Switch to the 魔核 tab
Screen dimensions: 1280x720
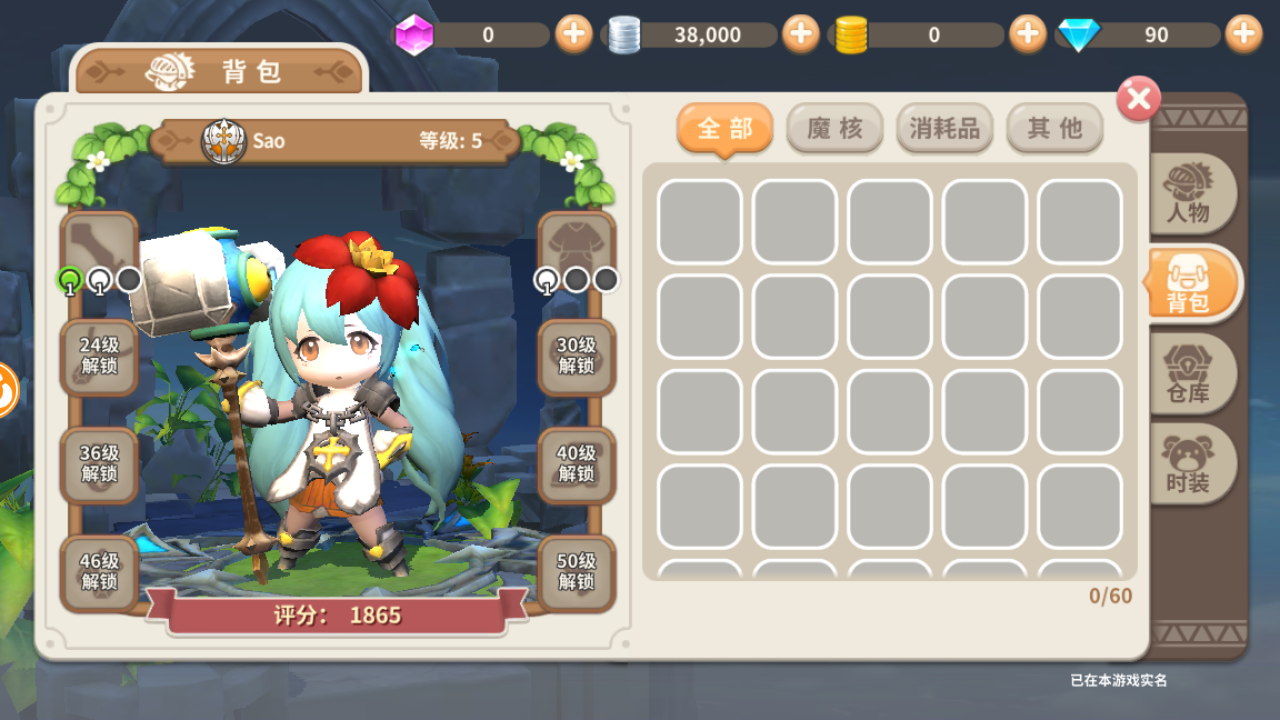tap(834, 128)
